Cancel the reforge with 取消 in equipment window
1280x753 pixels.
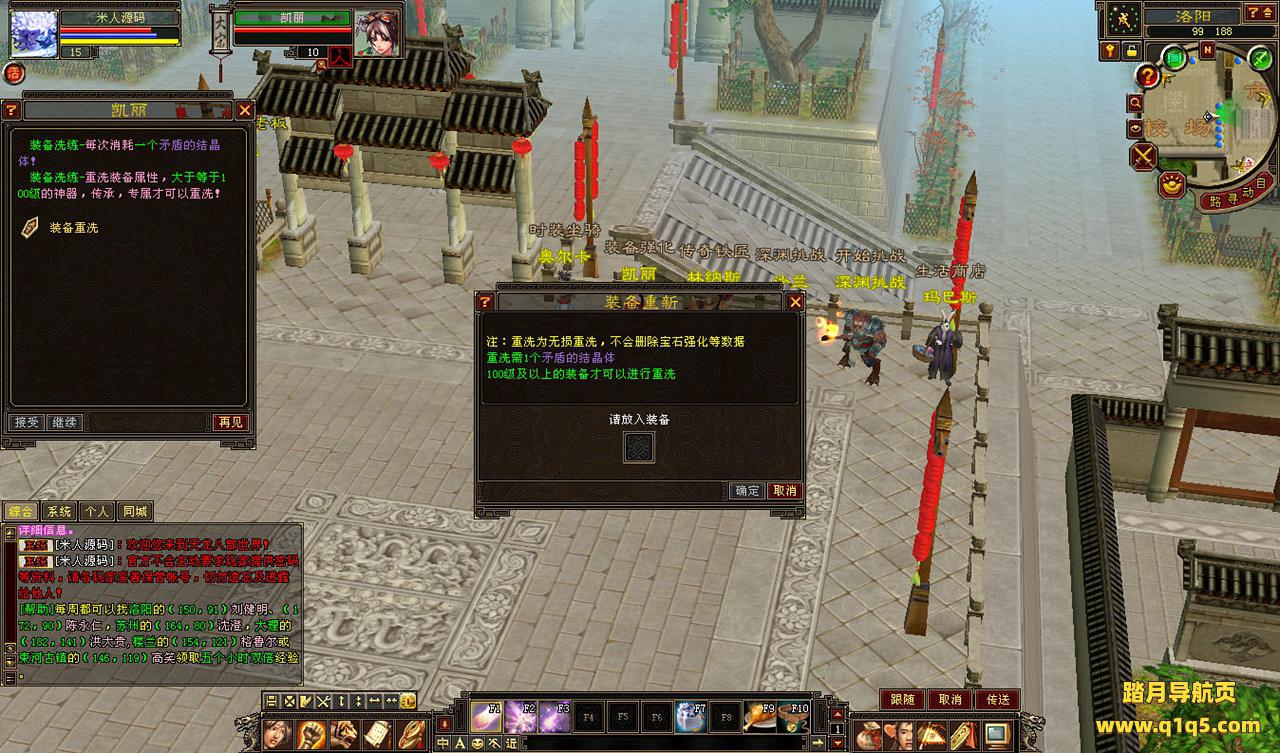click(784, 491)
